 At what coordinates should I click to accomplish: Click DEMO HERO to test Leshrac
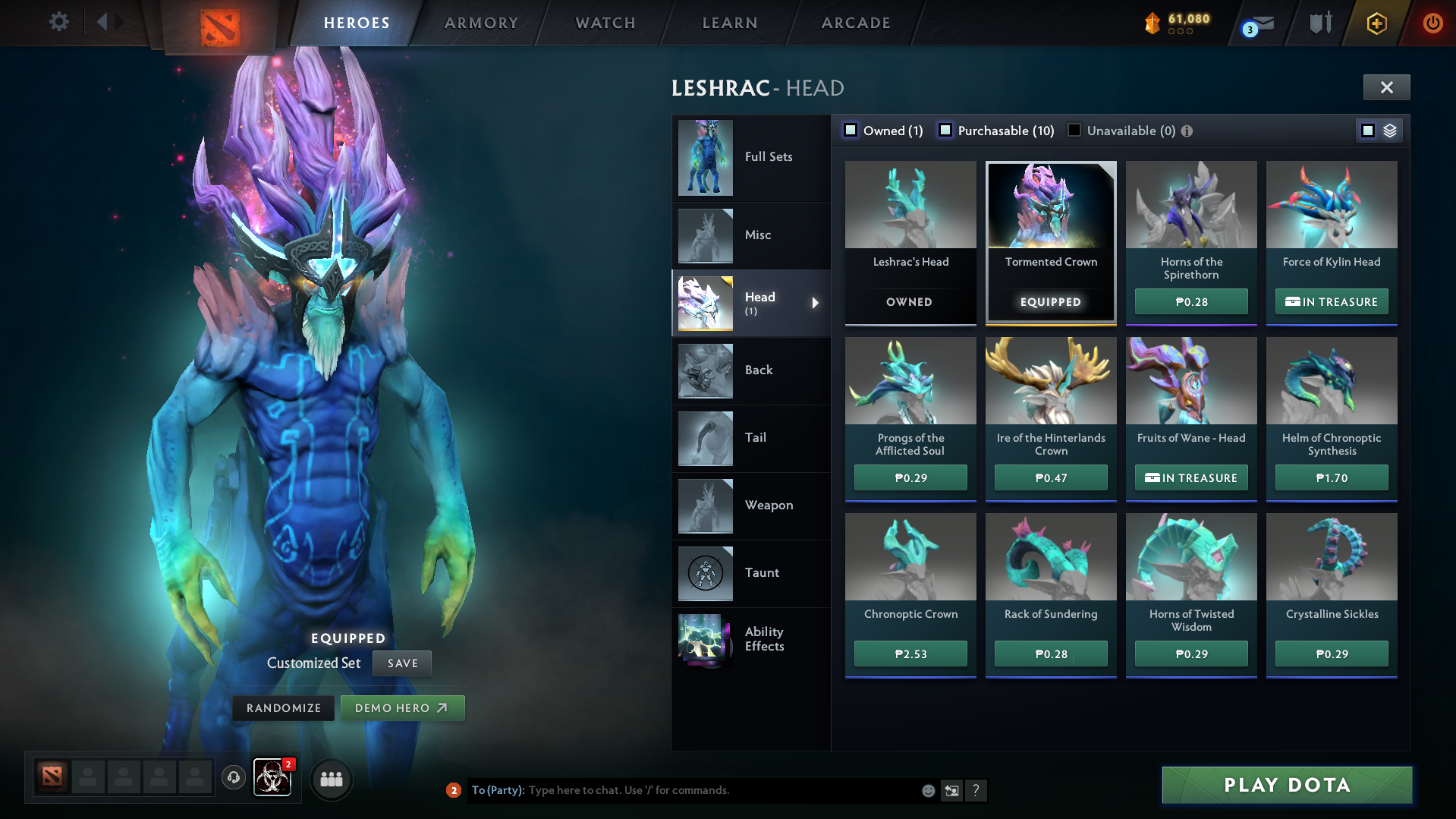[402, 707]
